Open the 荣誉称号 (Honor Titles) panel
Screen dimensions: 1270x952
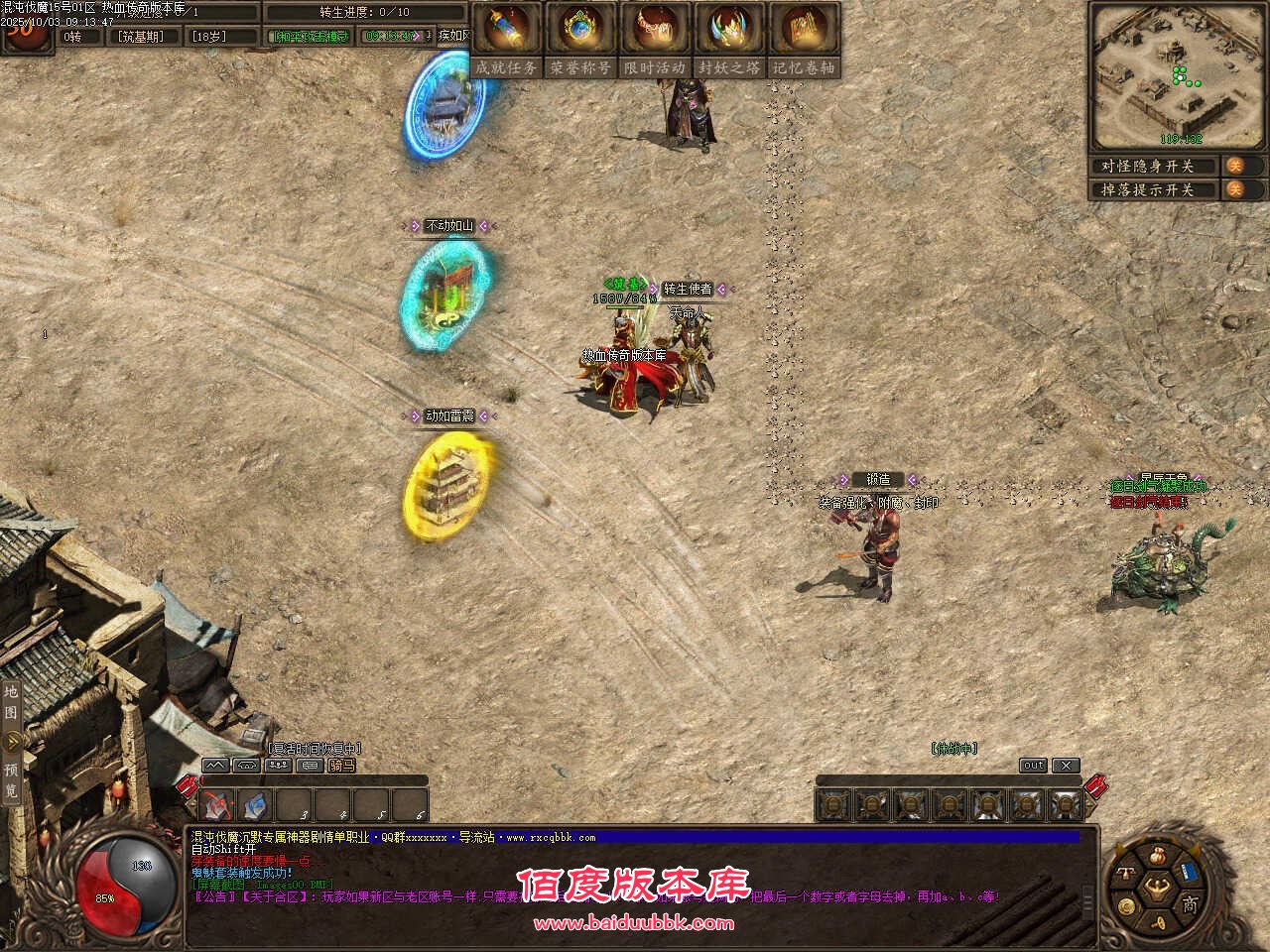581,30
